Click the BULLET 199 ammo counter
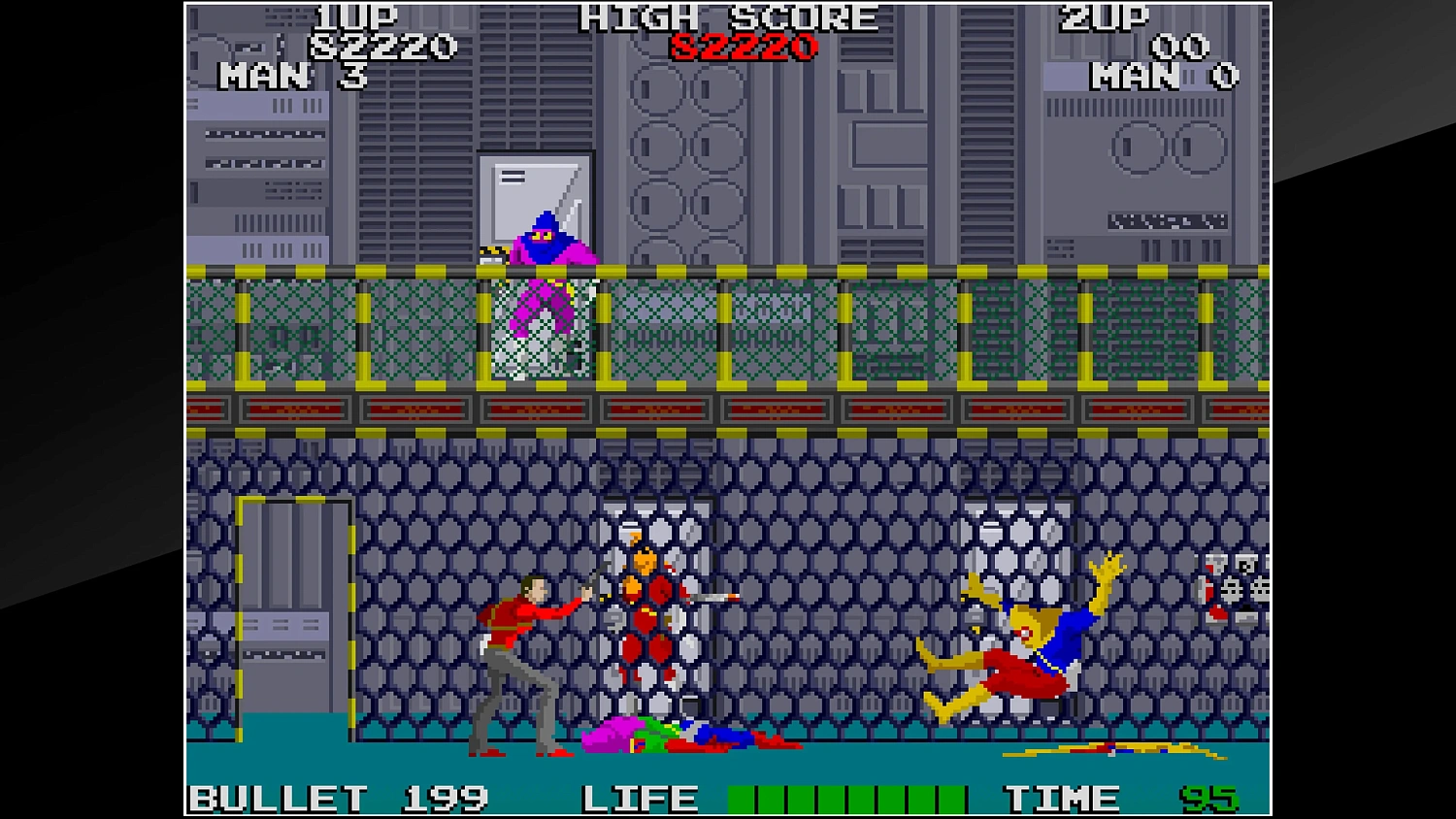Screen dimensions: 1456x819 coord(340,798)
